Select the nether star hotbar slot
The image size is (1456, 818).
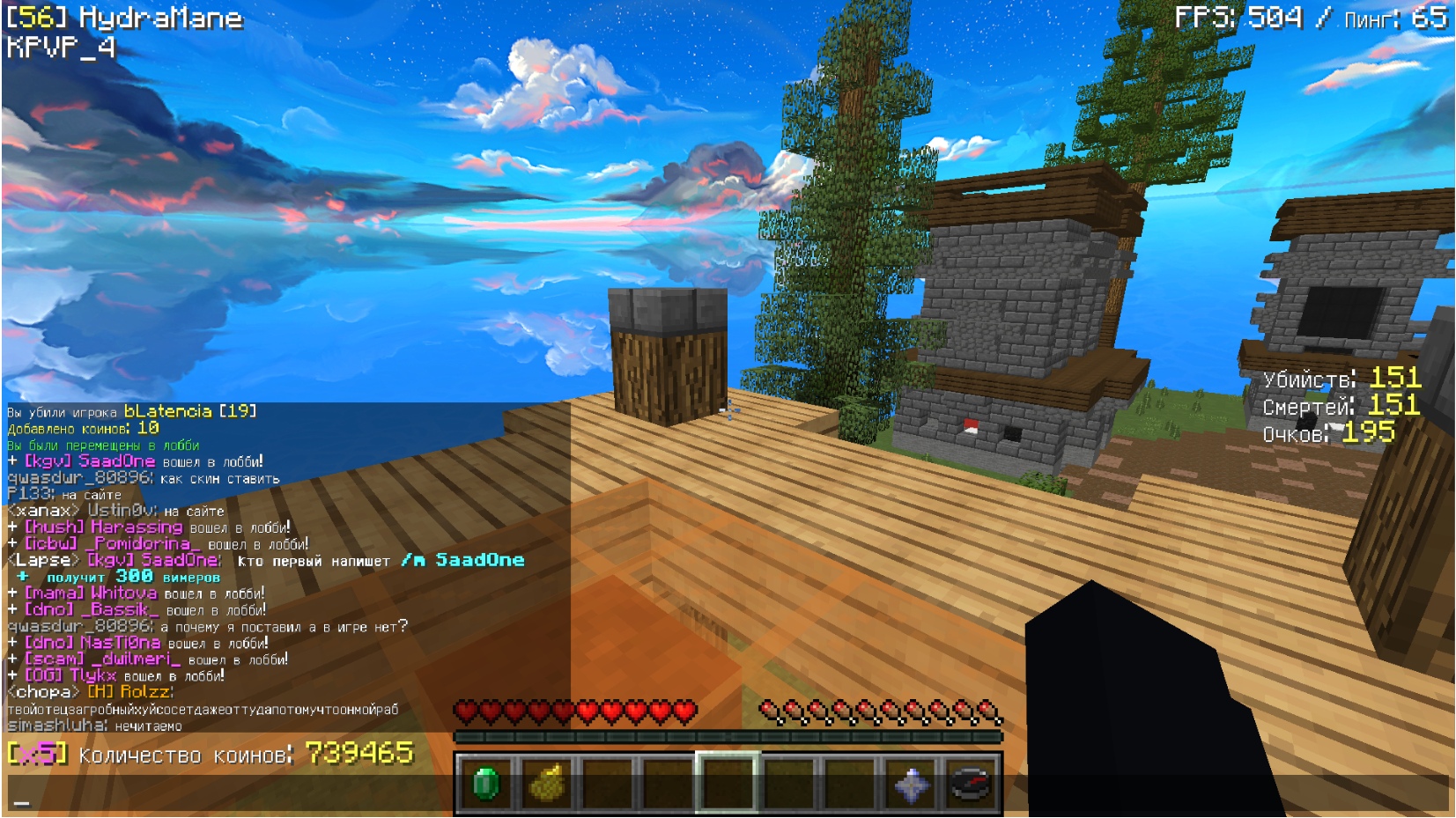point(911,783)
